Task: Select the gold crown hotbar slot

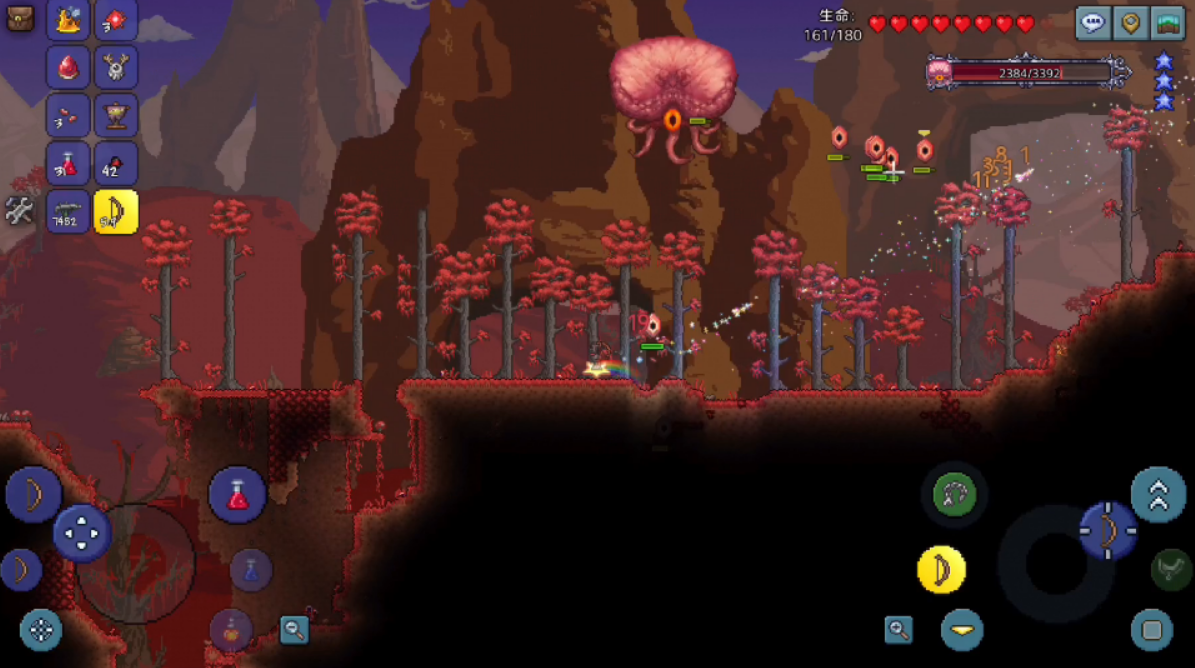Action: 68,18
